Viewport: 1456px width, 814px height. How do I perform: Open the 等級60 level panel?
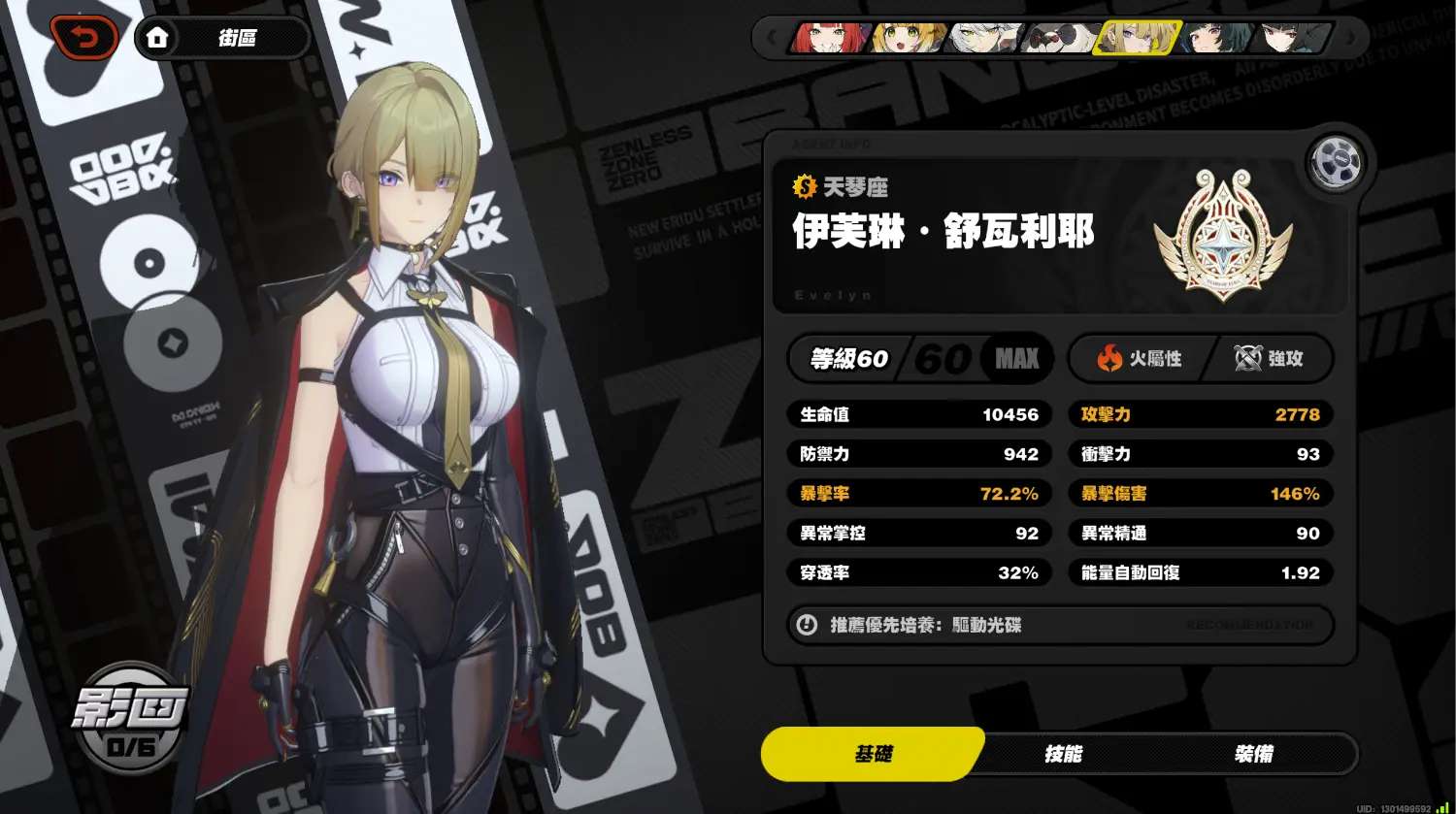click(918, 359)
